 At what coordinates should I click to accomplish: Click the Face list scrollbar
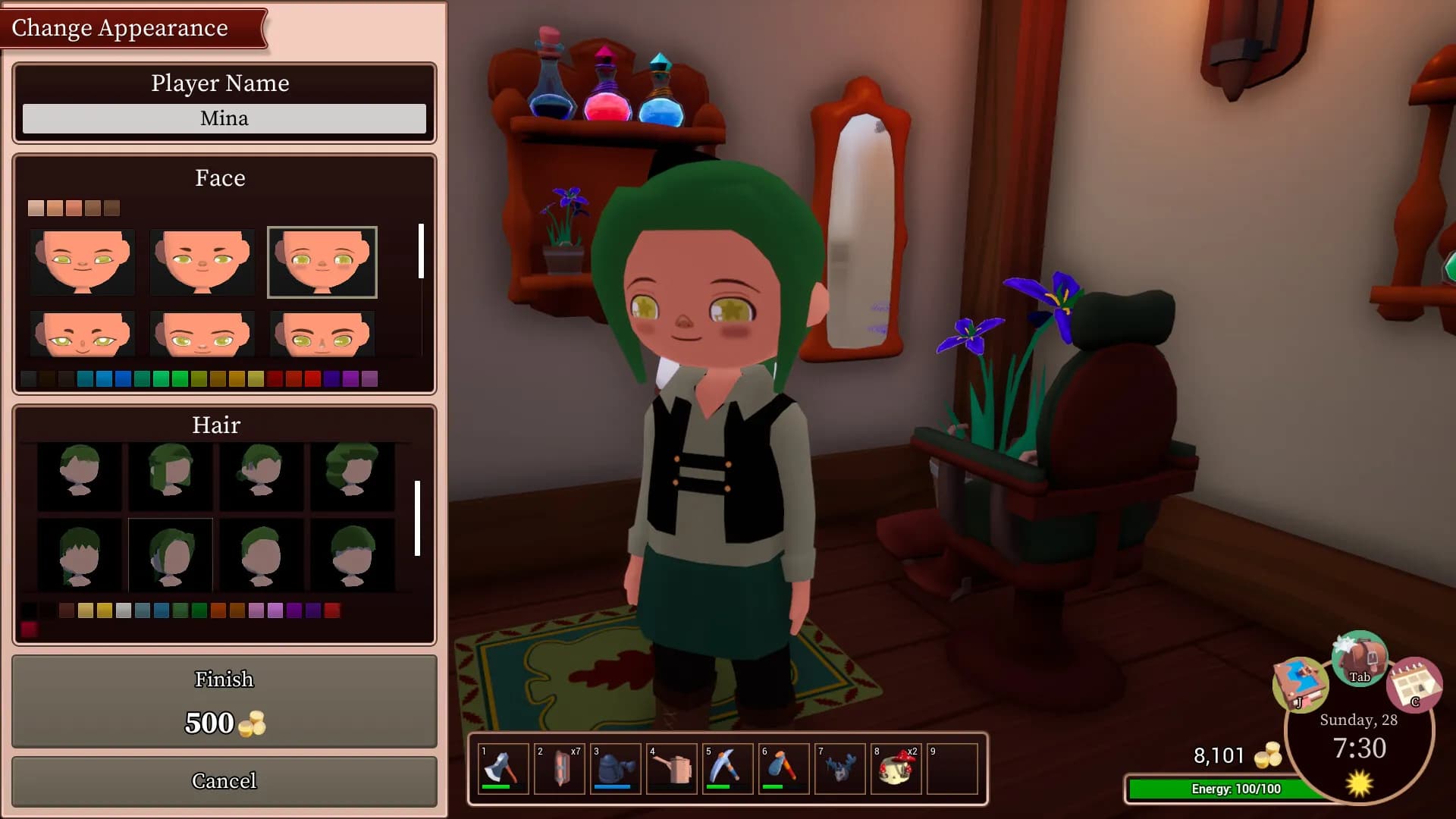(421, 251)
